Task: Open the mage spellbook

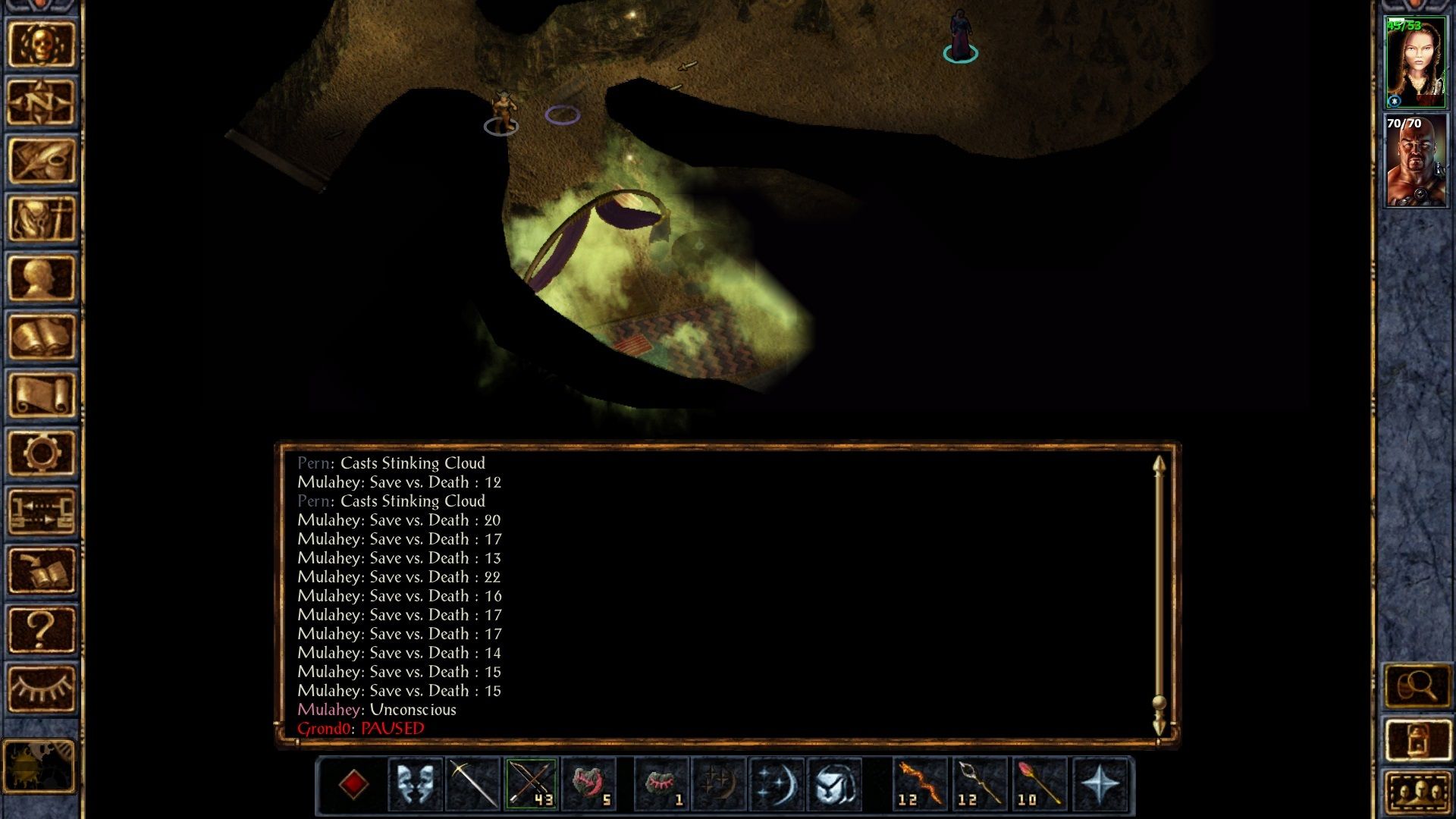Action: tap(42, 337)
